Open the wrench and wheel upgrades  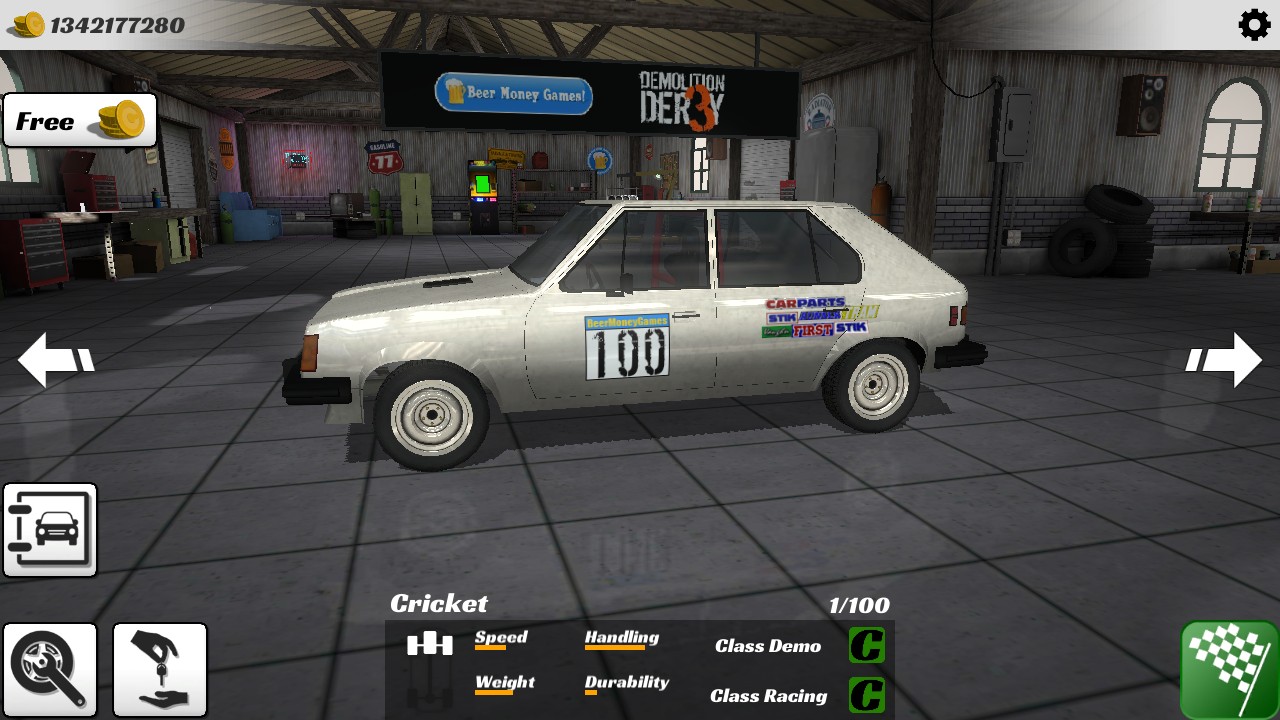tap(50, 669)
